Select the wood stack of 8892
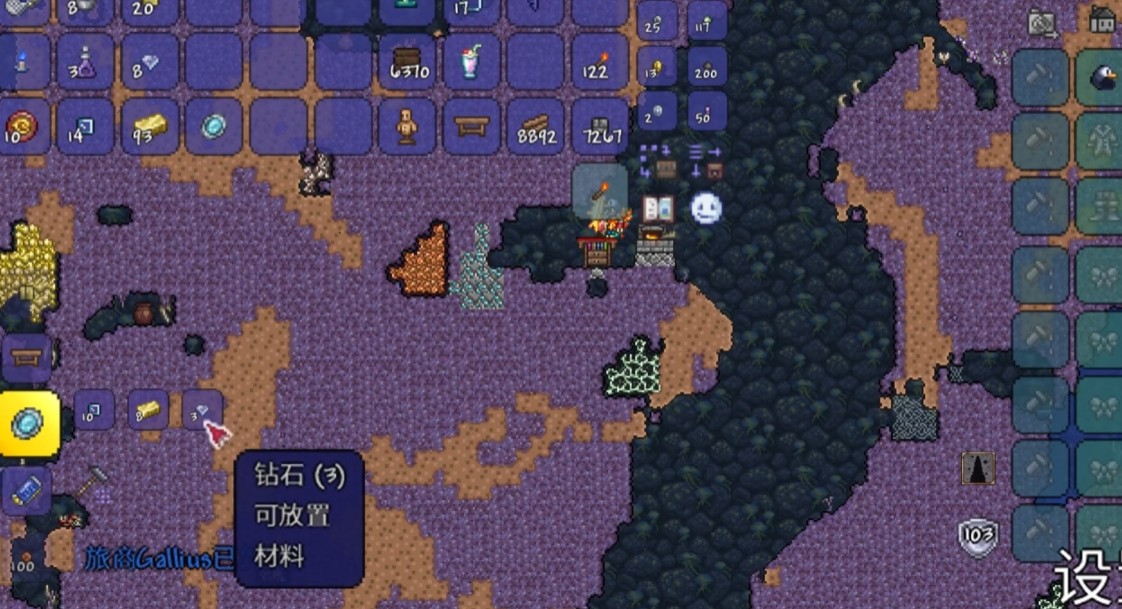This screenshot has width=1122, height=609. tap(536, 126)
